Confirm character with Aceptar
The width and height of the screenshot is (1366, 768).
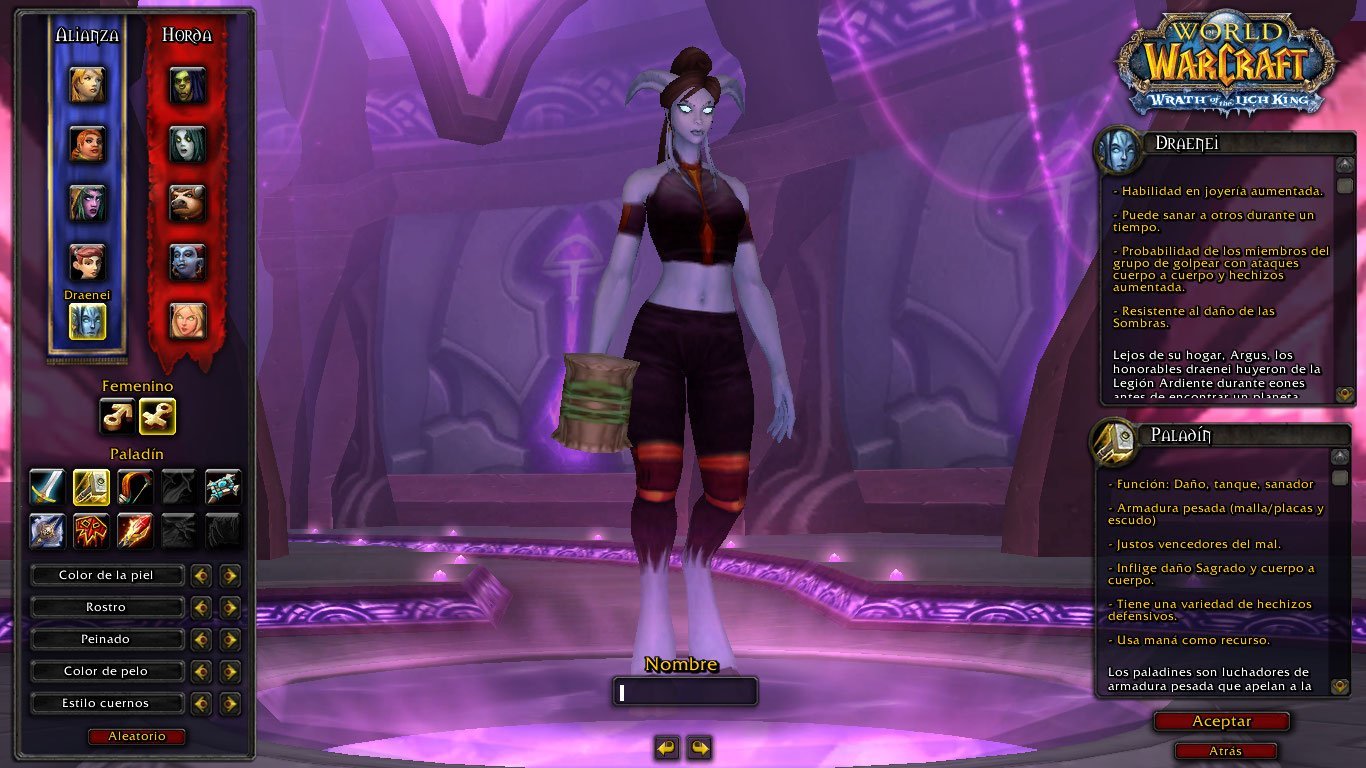[x=1221, y=721]
